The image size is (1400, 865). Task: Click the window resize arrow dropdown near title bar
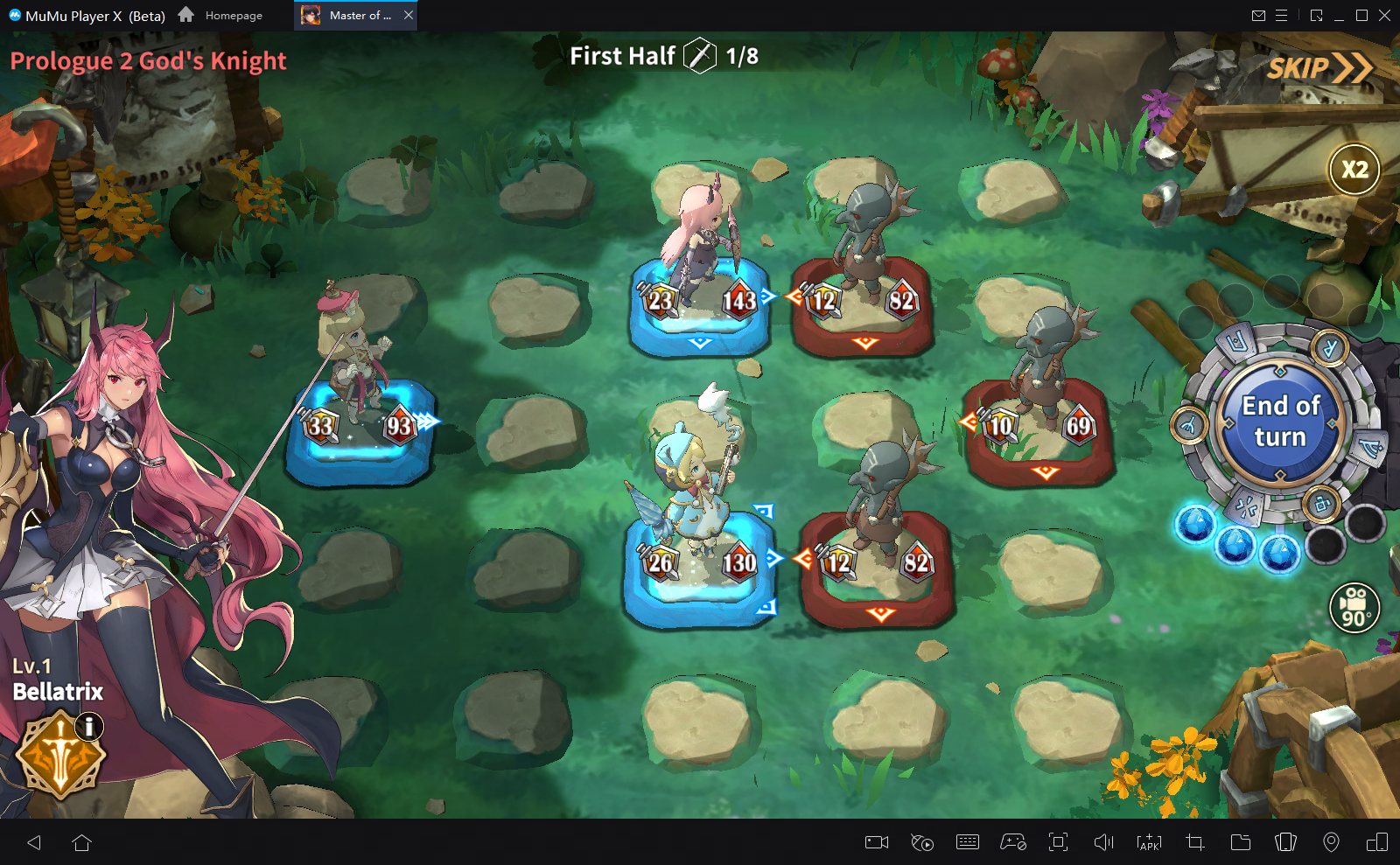[x=1314, y=15]
